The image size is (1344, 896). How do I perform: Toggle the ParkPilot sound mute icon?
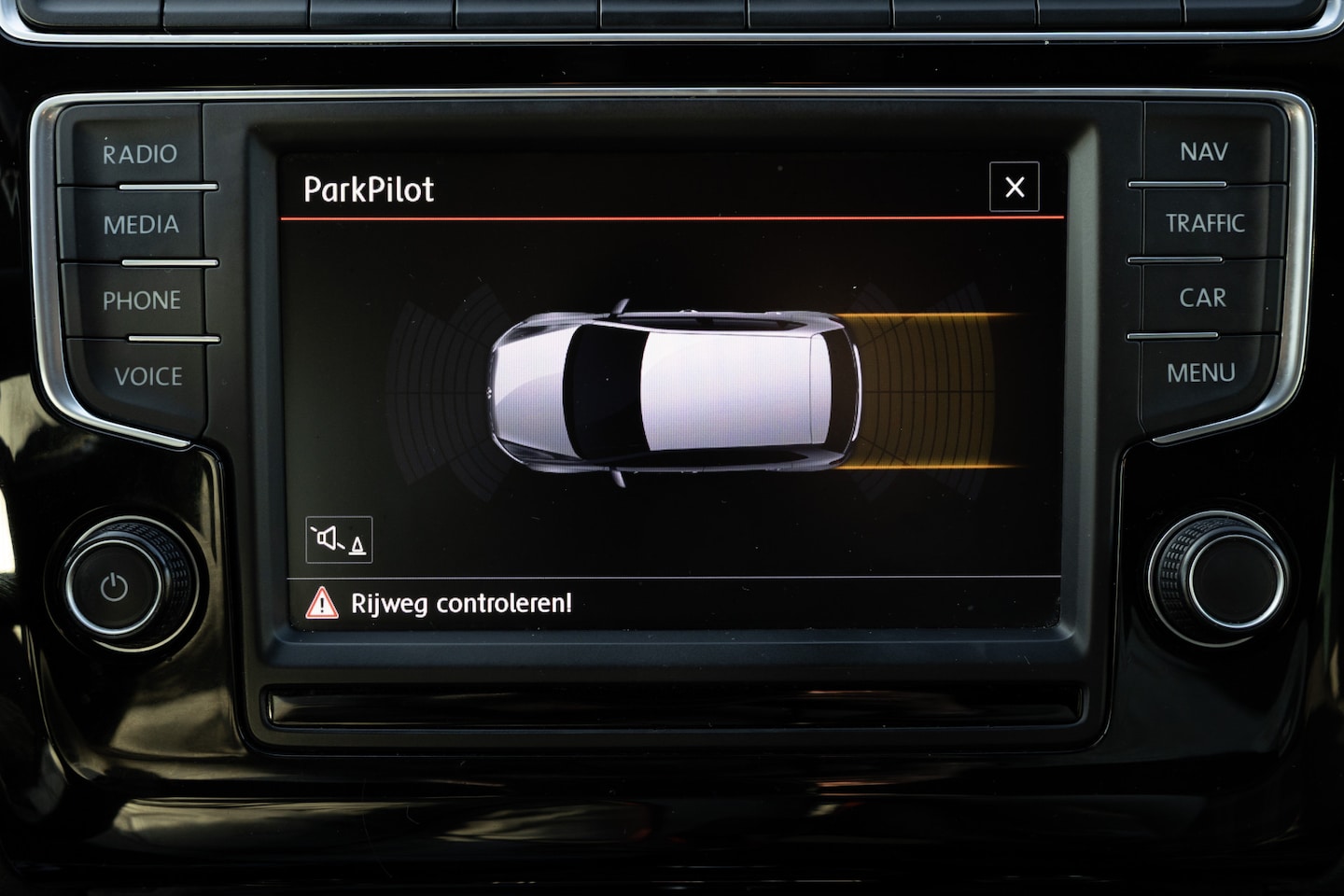coord(339,539)
